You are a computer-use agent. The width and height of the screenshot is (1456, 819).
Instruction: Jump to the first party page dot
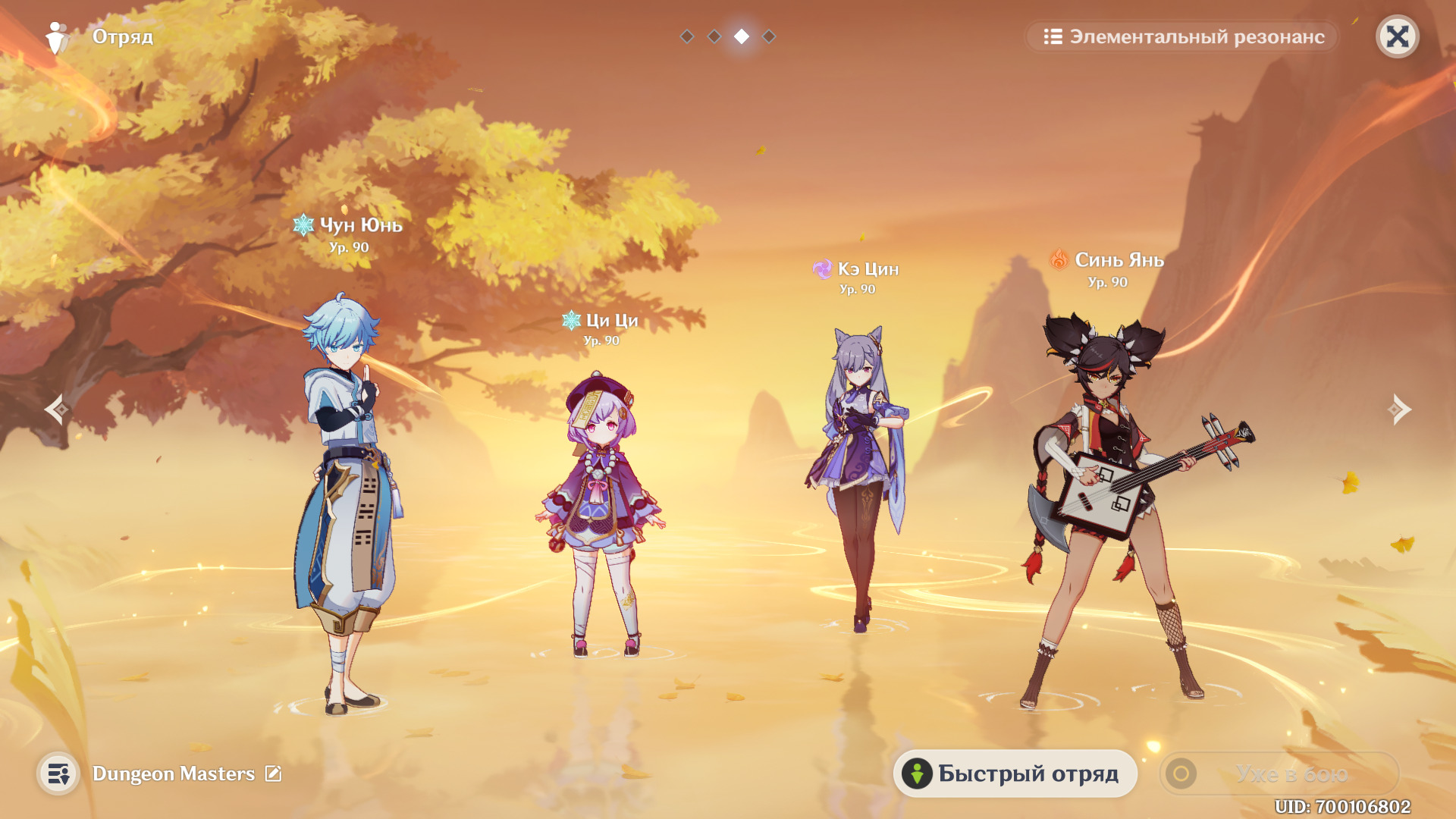point(687,36)
